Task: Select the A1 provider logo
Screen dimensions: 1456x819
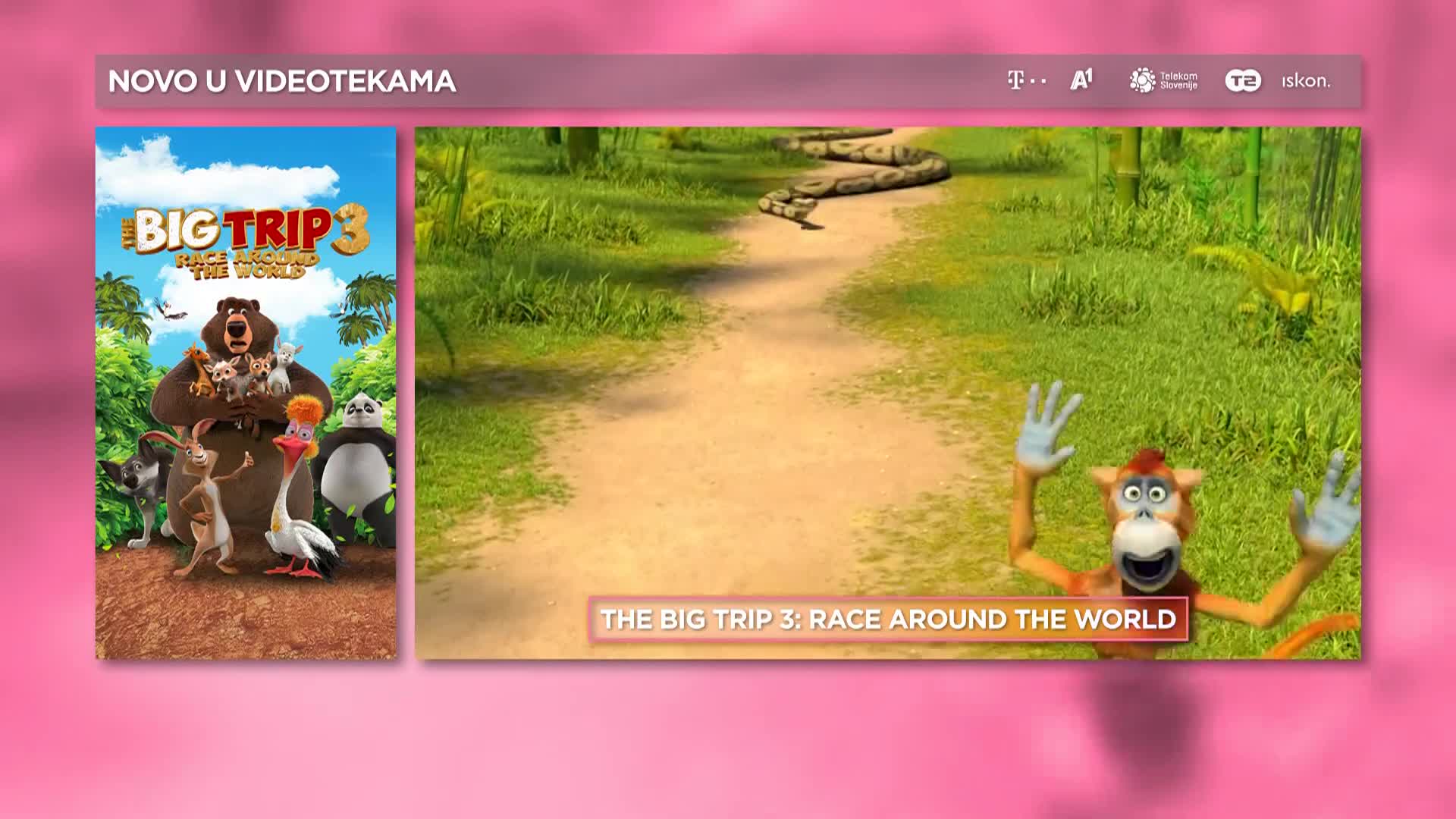Action: tap(1081, 80)
